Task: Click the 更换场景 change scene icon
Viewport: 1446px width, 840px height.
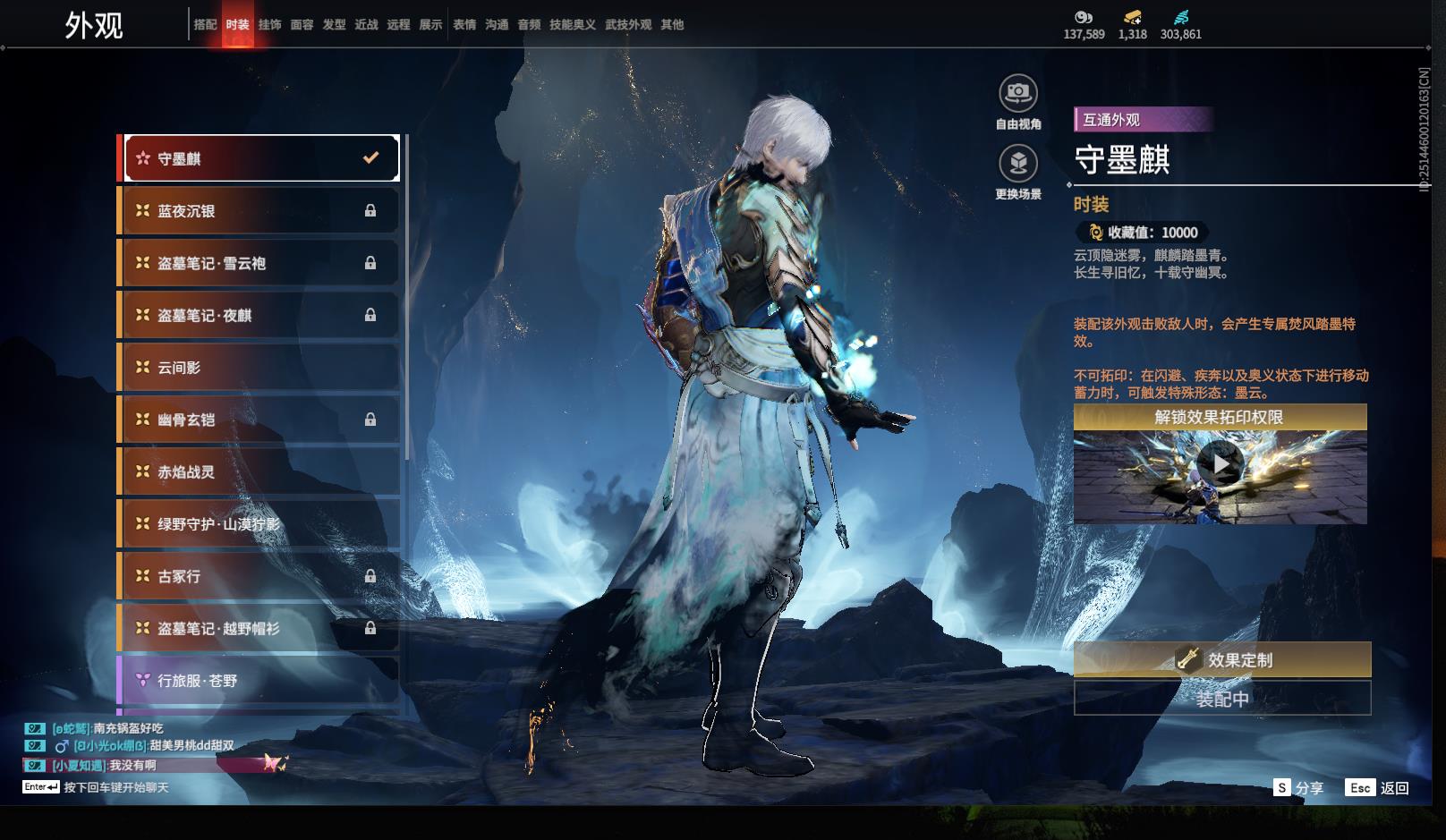Action: [x=1017, y=164]
